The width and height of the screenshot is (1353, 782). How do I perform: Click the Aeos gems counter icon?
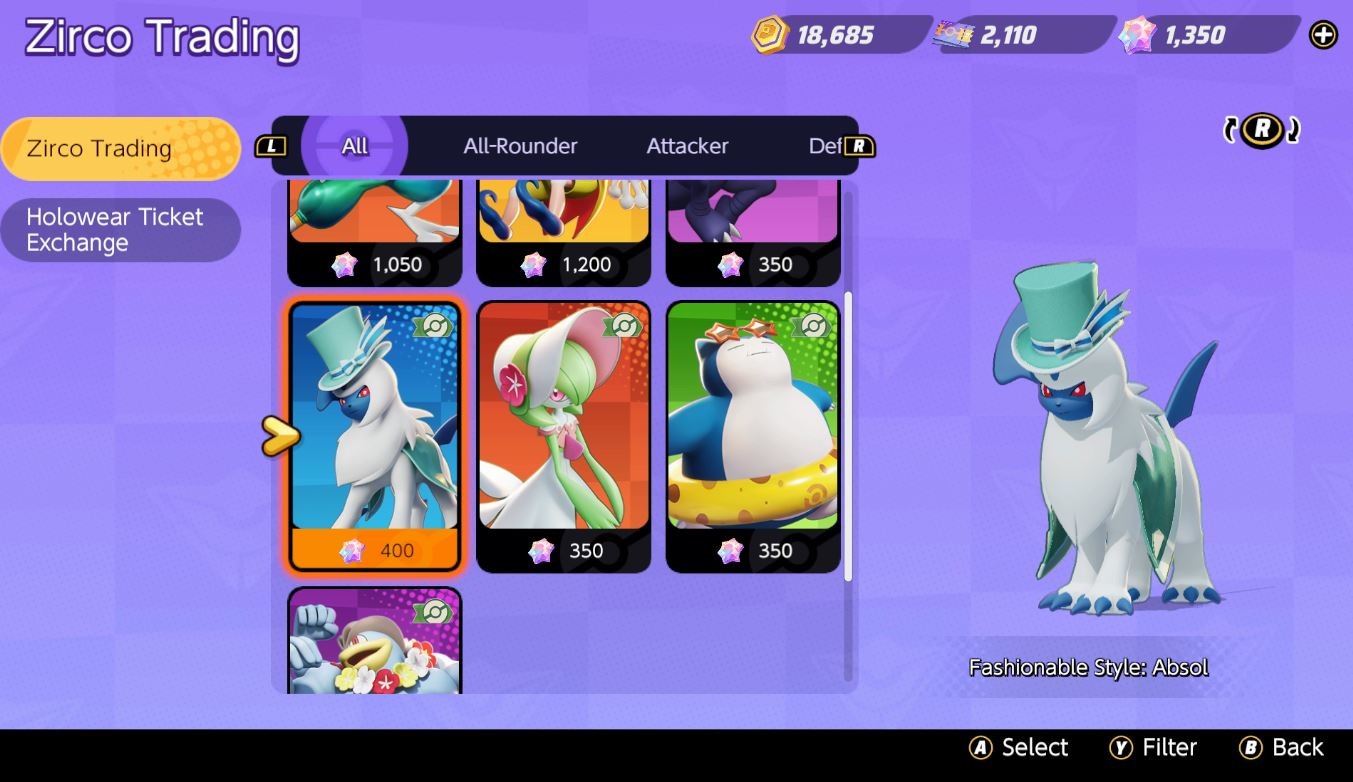(x=1134, y=35)
